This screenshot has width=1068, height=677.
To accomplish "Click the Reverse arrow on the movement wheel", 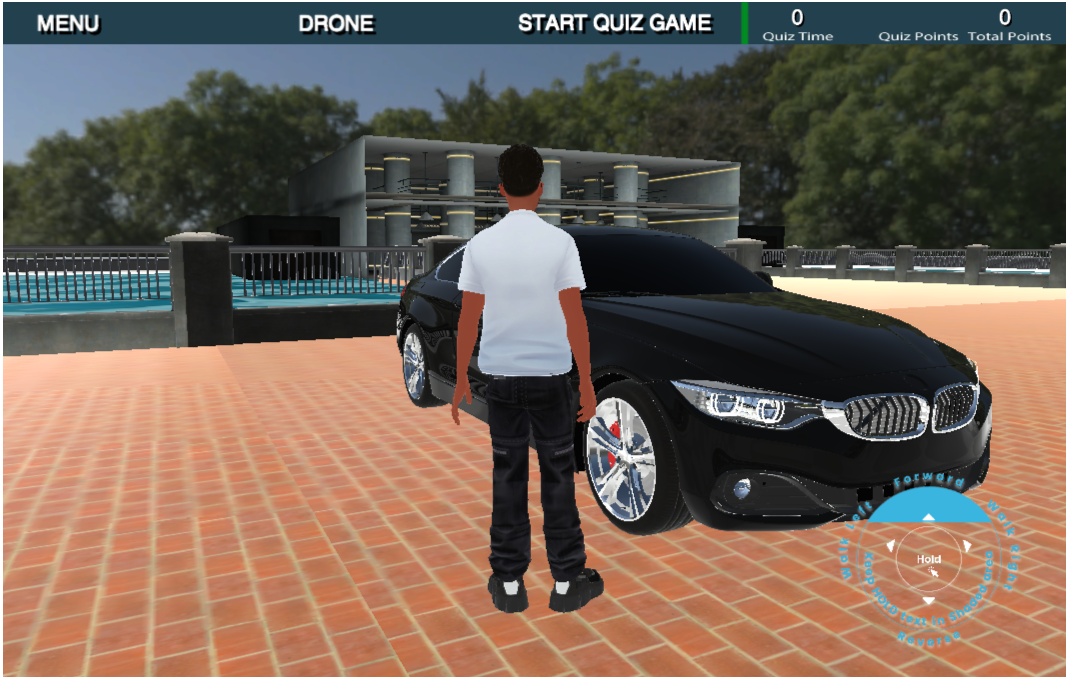I will (928, 601).
